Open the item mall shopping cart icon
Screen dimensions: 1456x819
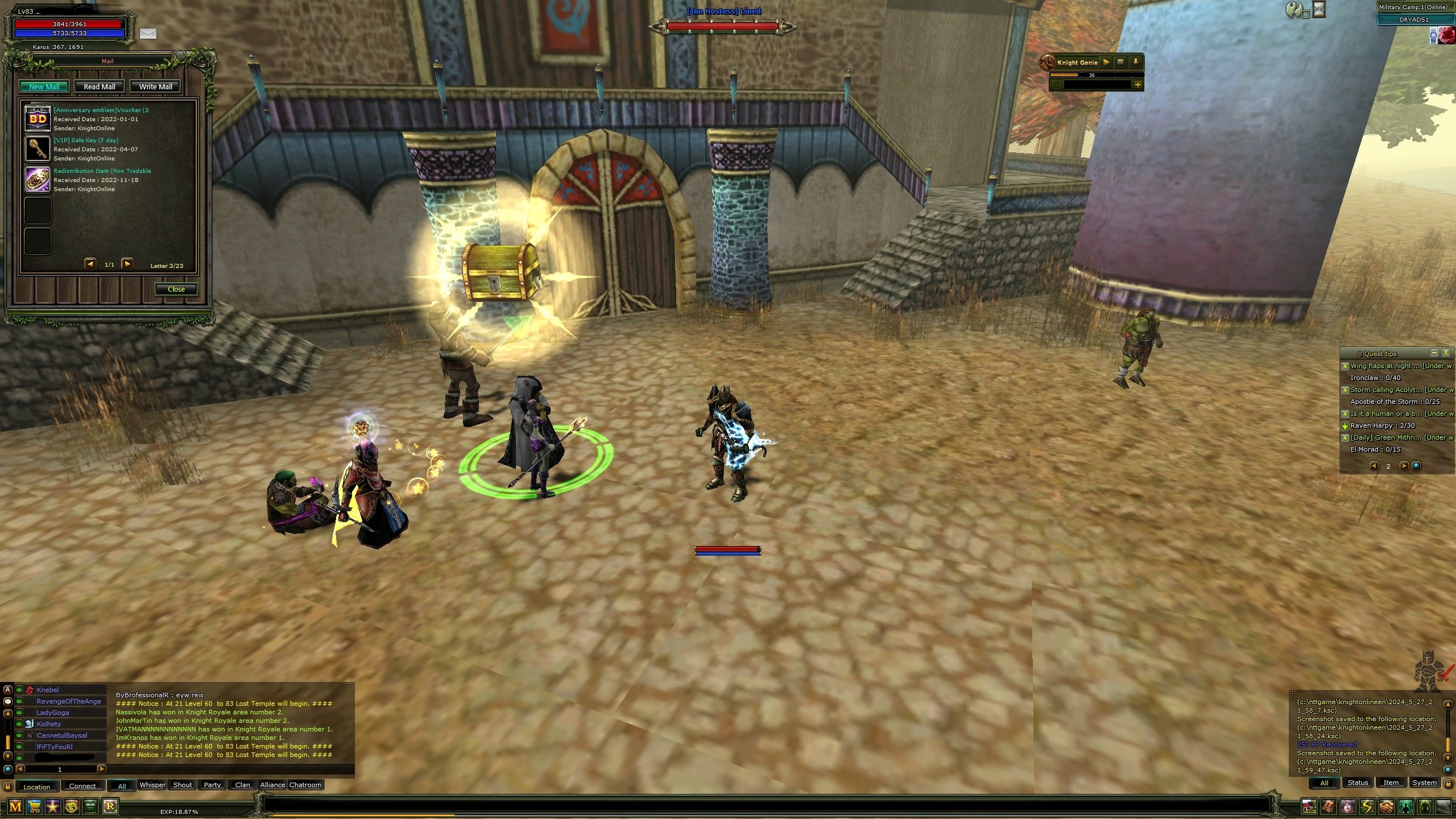tap(34, 807)
